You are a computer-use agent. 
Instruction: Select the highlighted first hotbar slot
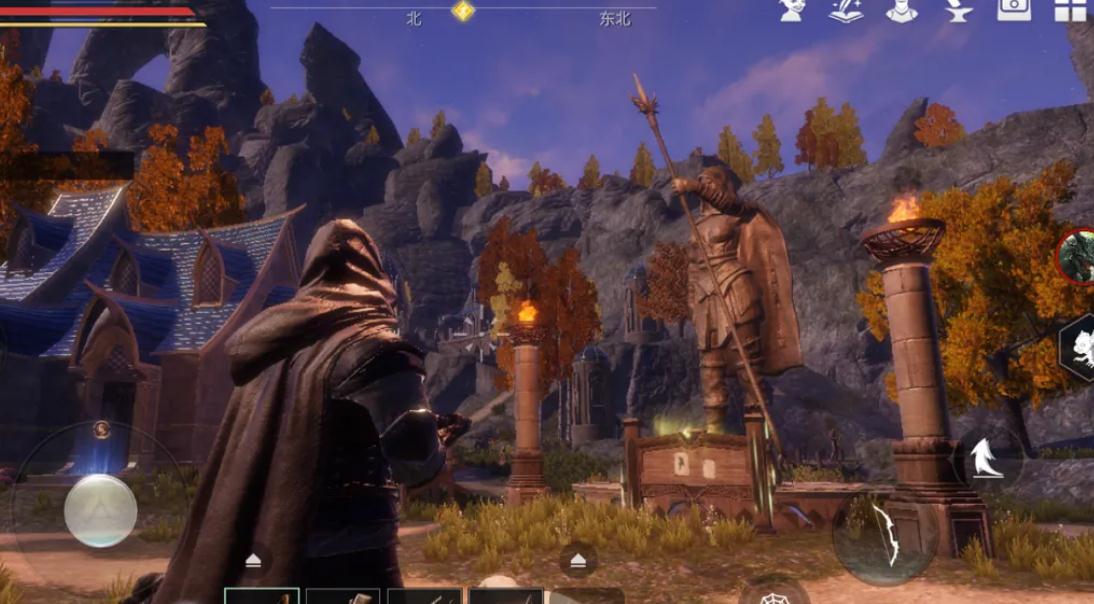point(262,596)
